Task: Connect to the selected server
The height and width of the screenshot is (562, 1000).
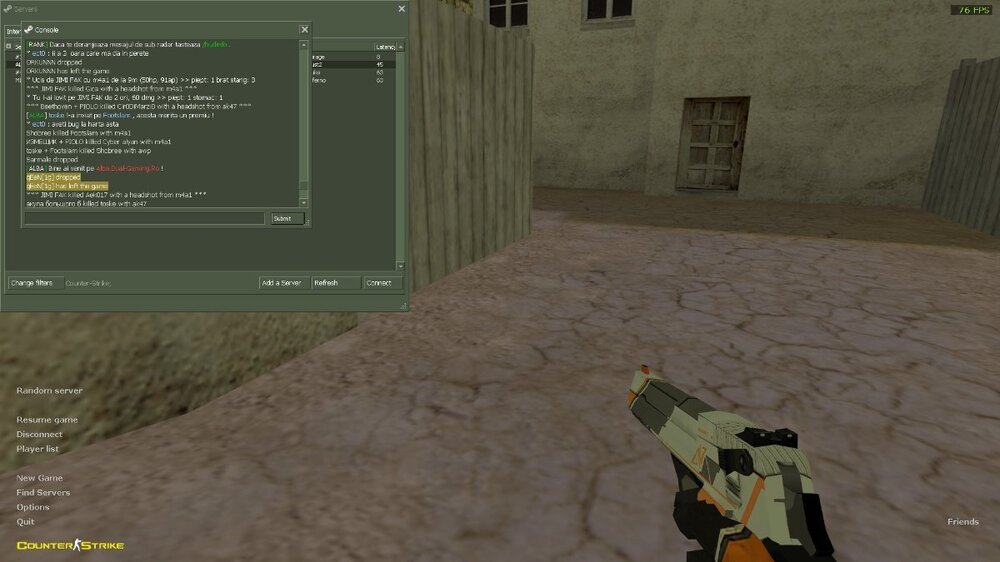Action: pyautogui.click(x=380, y=283)
